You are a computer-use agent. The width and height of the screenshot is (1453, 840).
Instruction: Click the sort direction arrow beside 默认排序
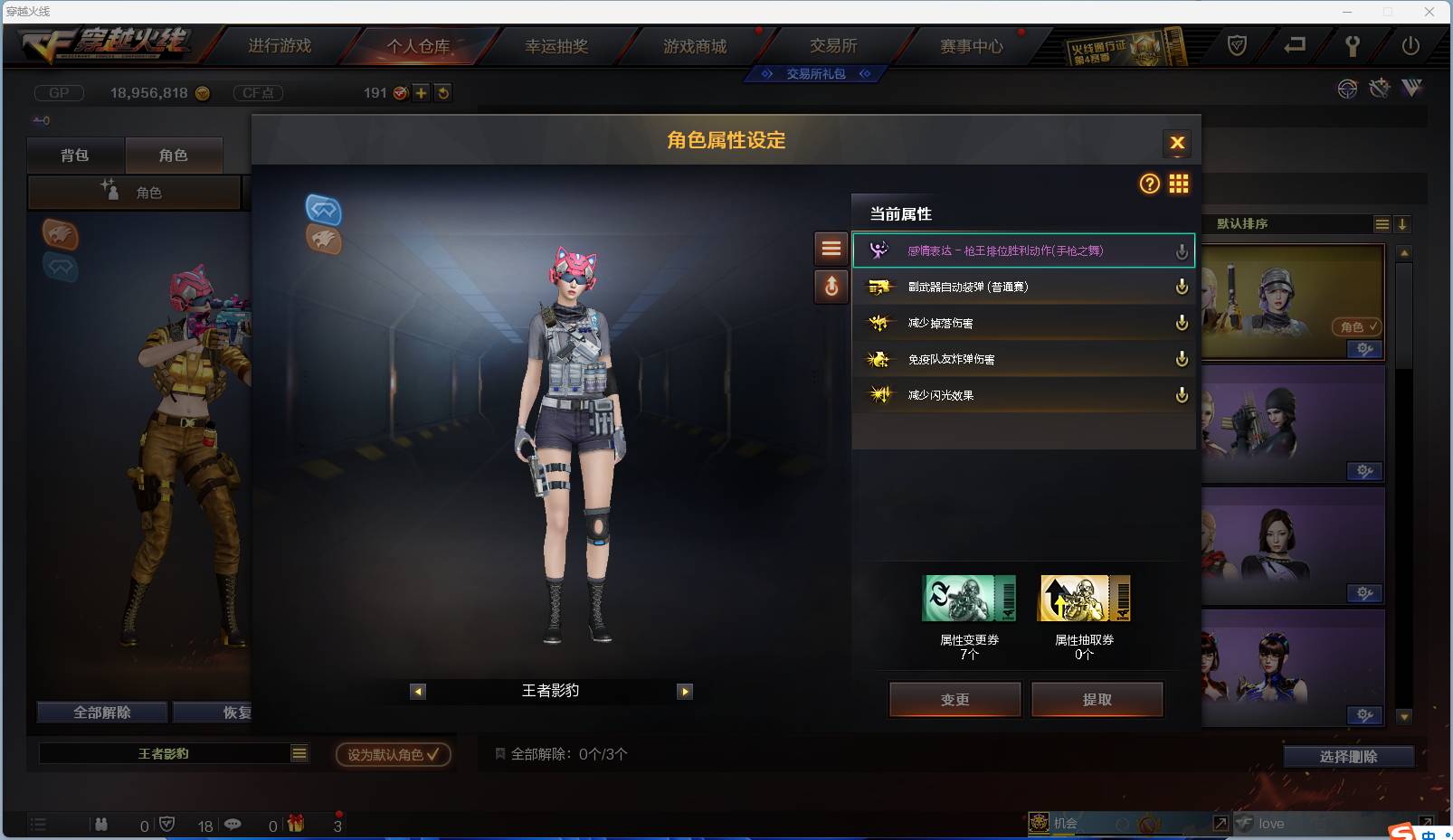click(x=1402, y=224)
